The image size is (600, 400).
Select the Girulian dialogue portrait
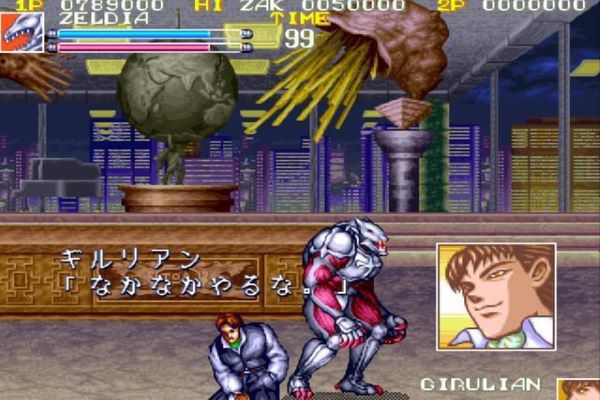(x=496, y=296)
